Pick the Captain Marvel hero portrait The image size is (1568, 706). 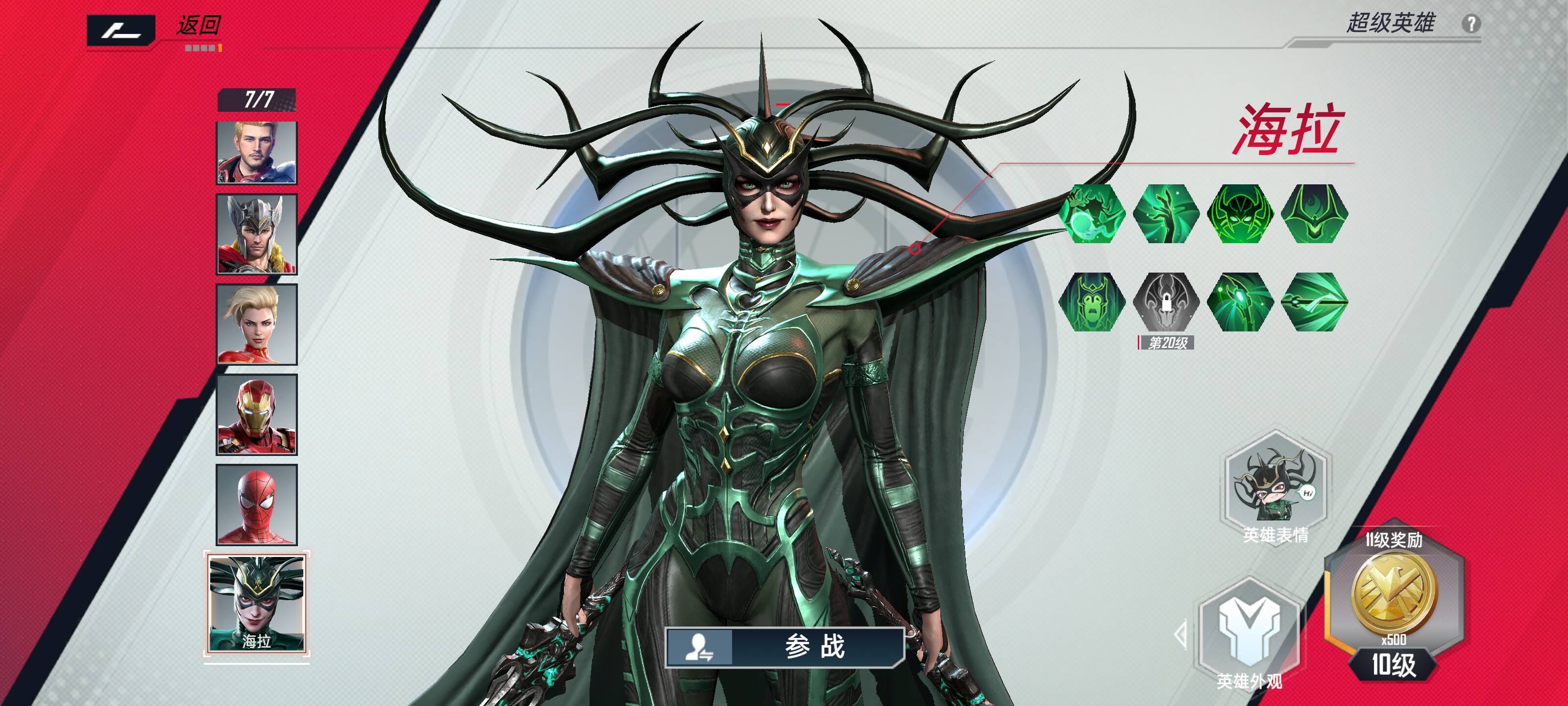pos(257,324)
